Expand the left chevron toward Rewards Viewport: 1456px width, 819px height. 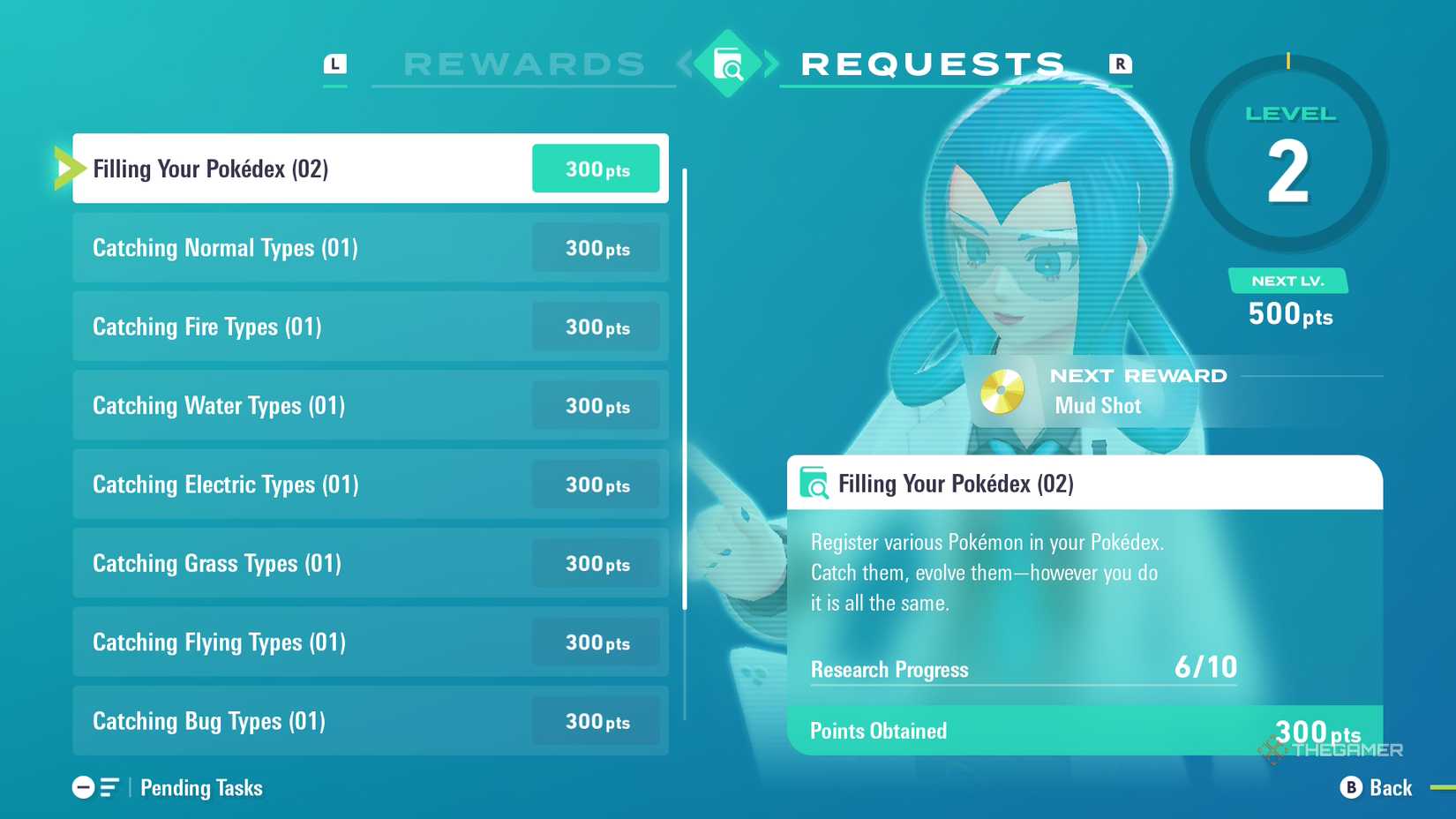(x=683, y=64)
